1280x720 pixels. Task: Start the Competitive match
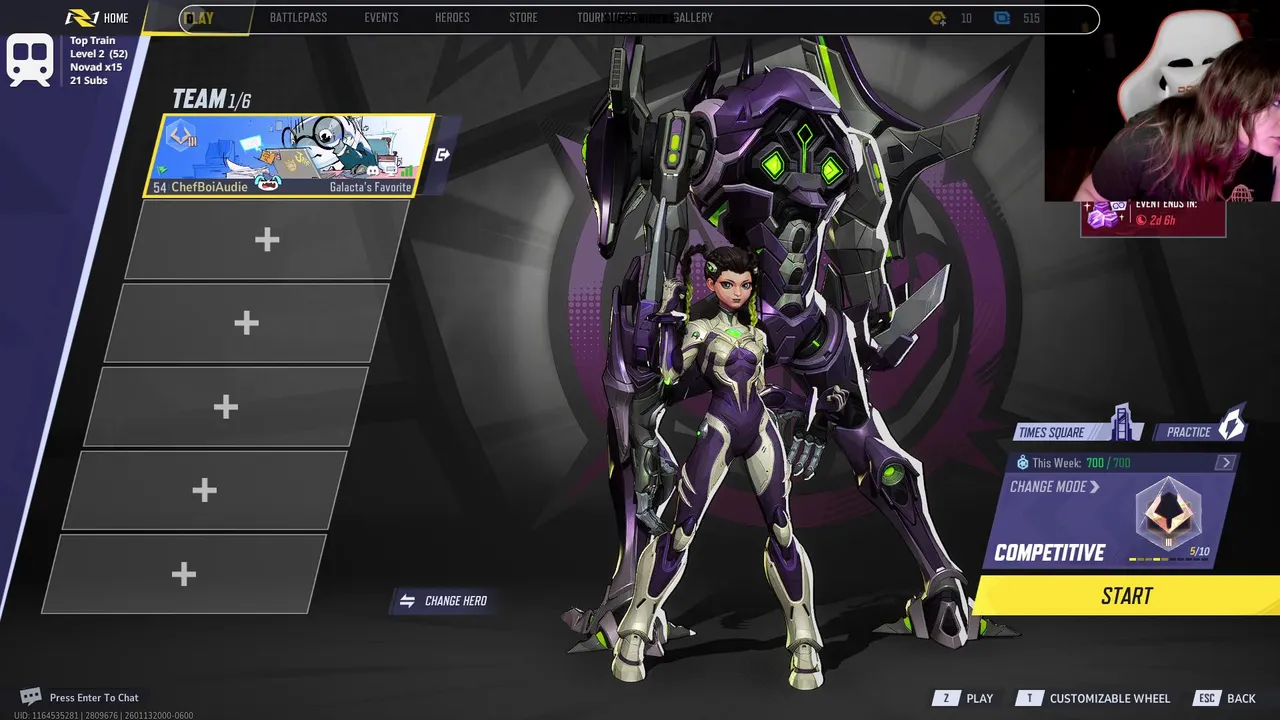[1127, 596]
